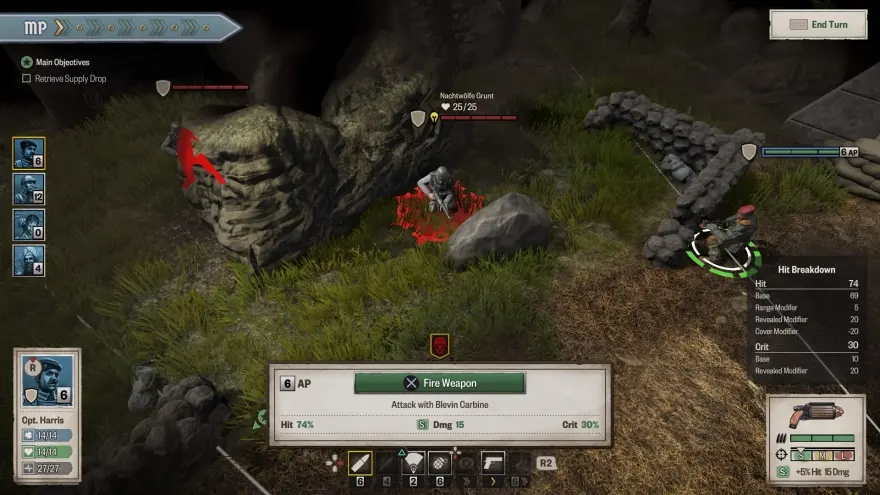The image size is (880, 495).
Task: Select the helmeted soldier portrait with 12 AP
Action: tap(28, 189)
